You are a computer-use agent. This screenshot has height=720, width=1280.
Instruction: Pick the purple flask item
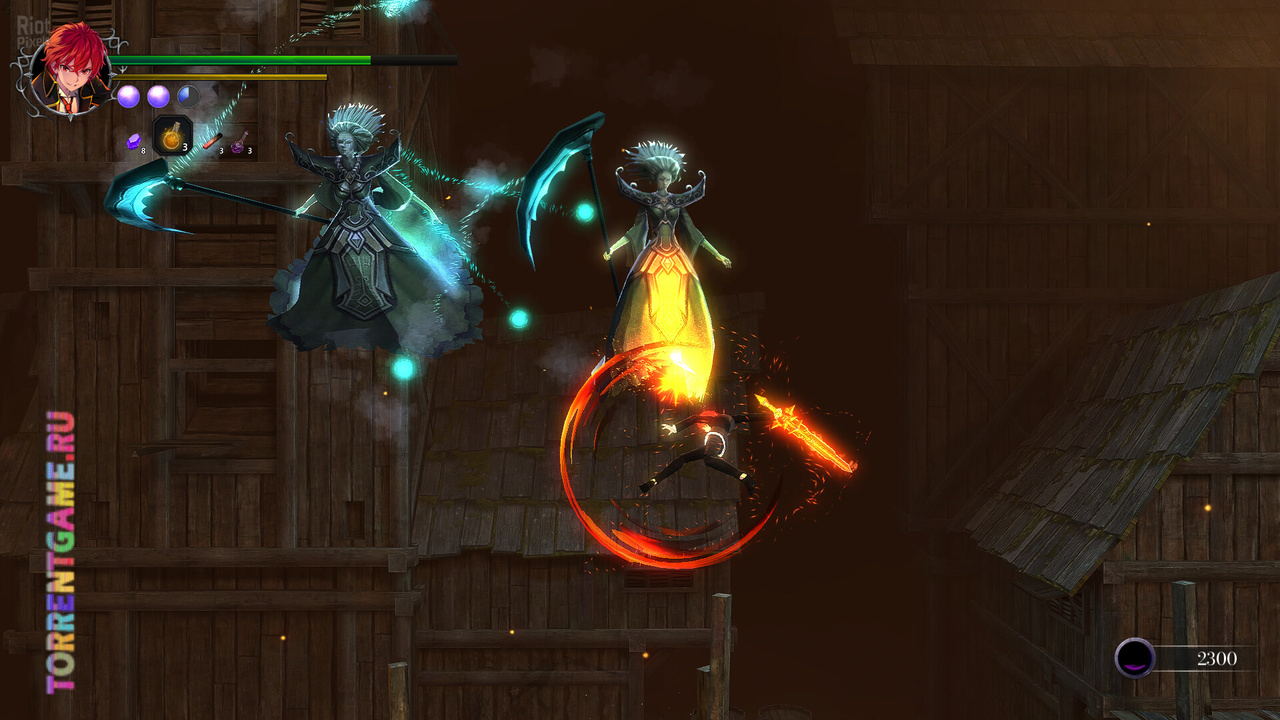tap(239, 145)
